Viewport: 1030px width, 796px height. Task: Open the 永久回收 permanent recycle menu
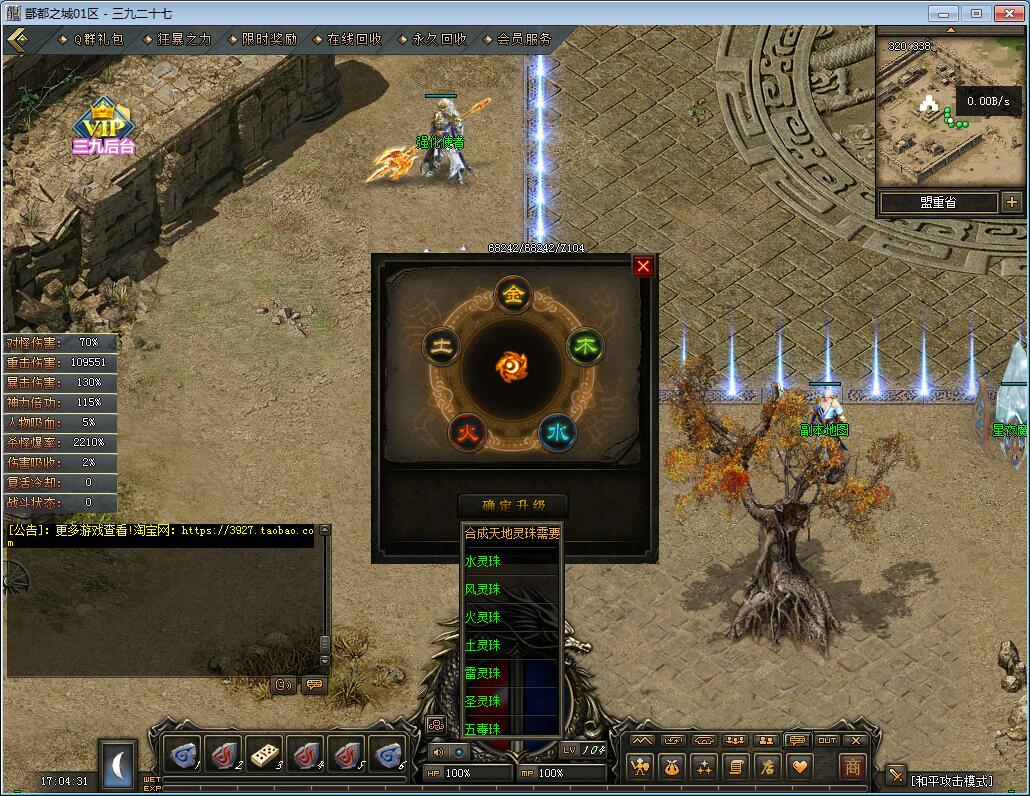(x=439, y=39)
